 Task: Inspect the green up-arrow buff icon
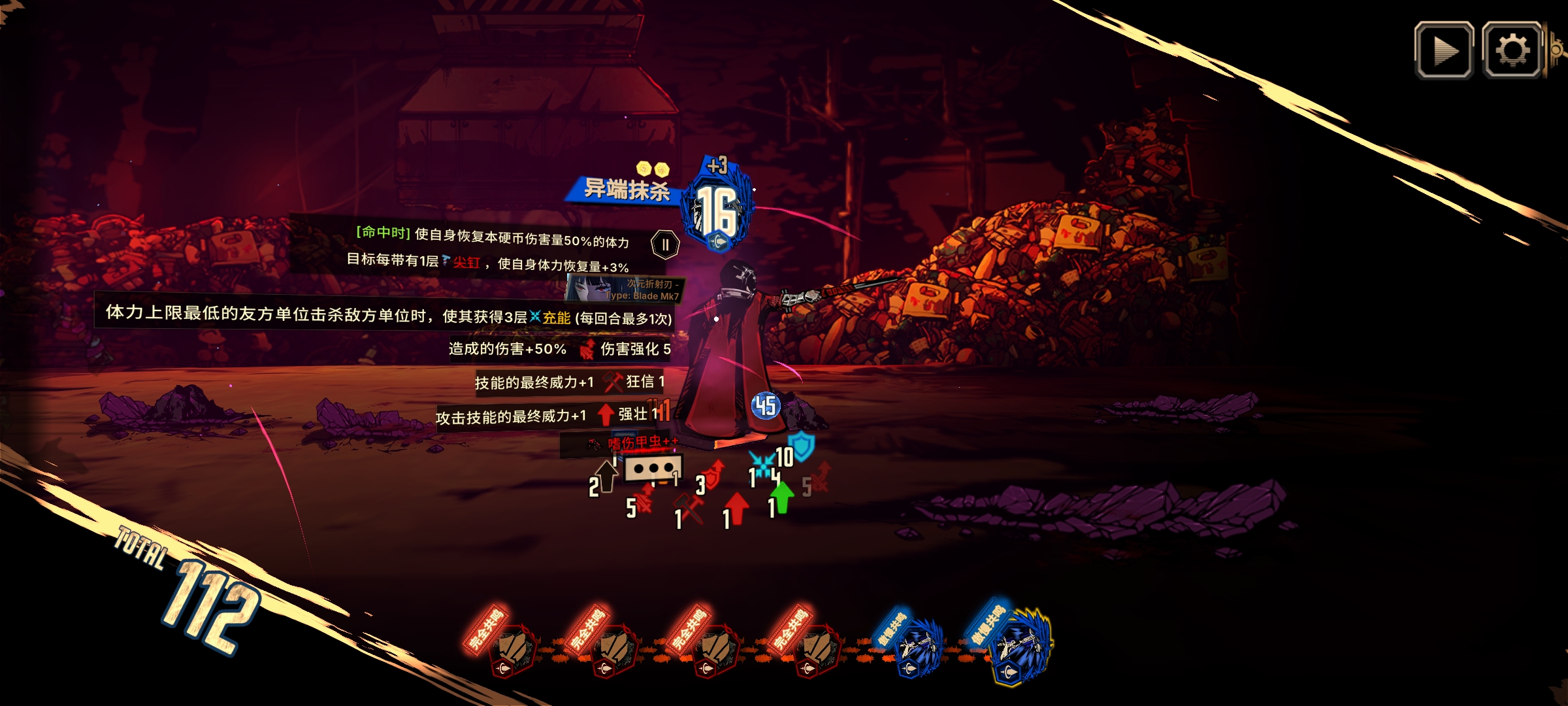[782, 497]
